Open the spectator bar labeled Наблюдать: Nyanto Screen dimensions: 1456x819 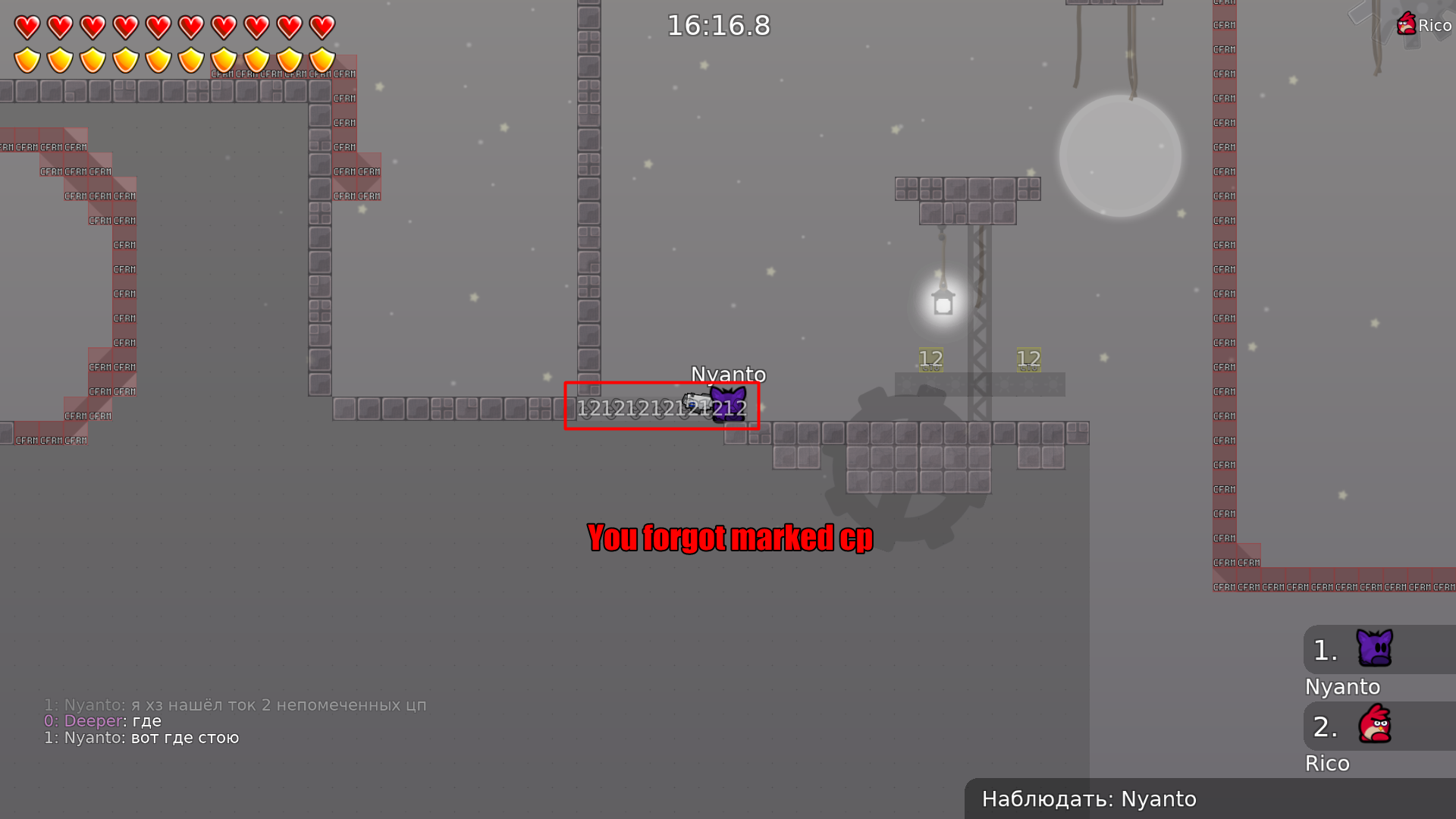click(1087, 799)
